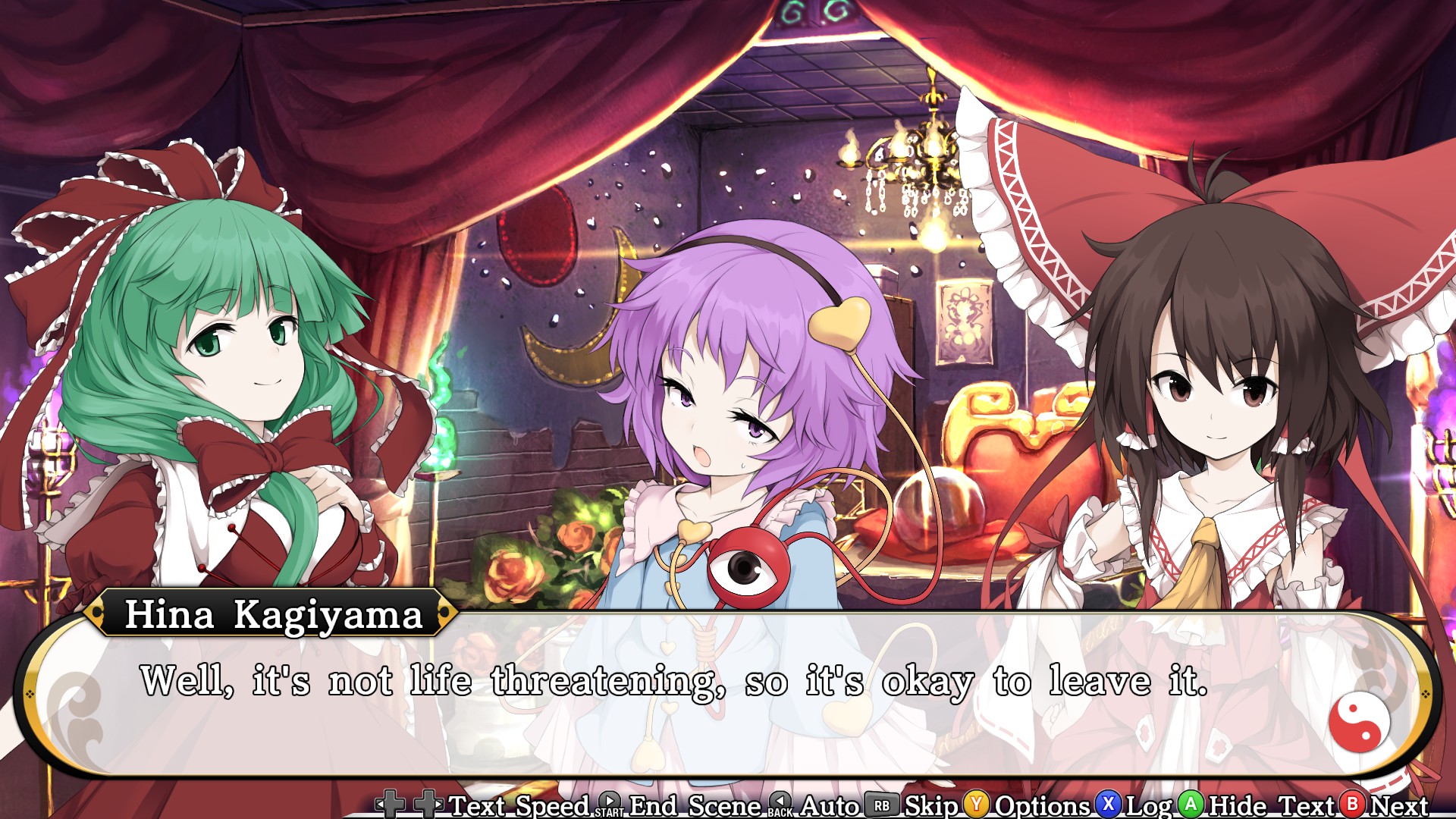Toggle Auto dialogue mode
Image resolution: width=1456 pixels, height=819 pixels.
pos(829,805)
